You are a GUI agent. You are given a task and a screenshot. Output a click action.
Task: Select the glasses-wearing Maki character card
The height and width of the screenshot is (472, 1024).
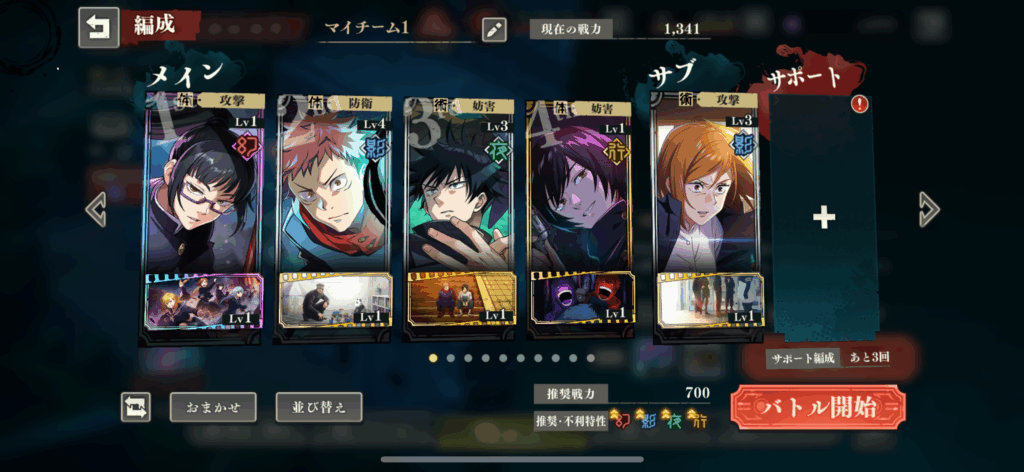(205, 190)
